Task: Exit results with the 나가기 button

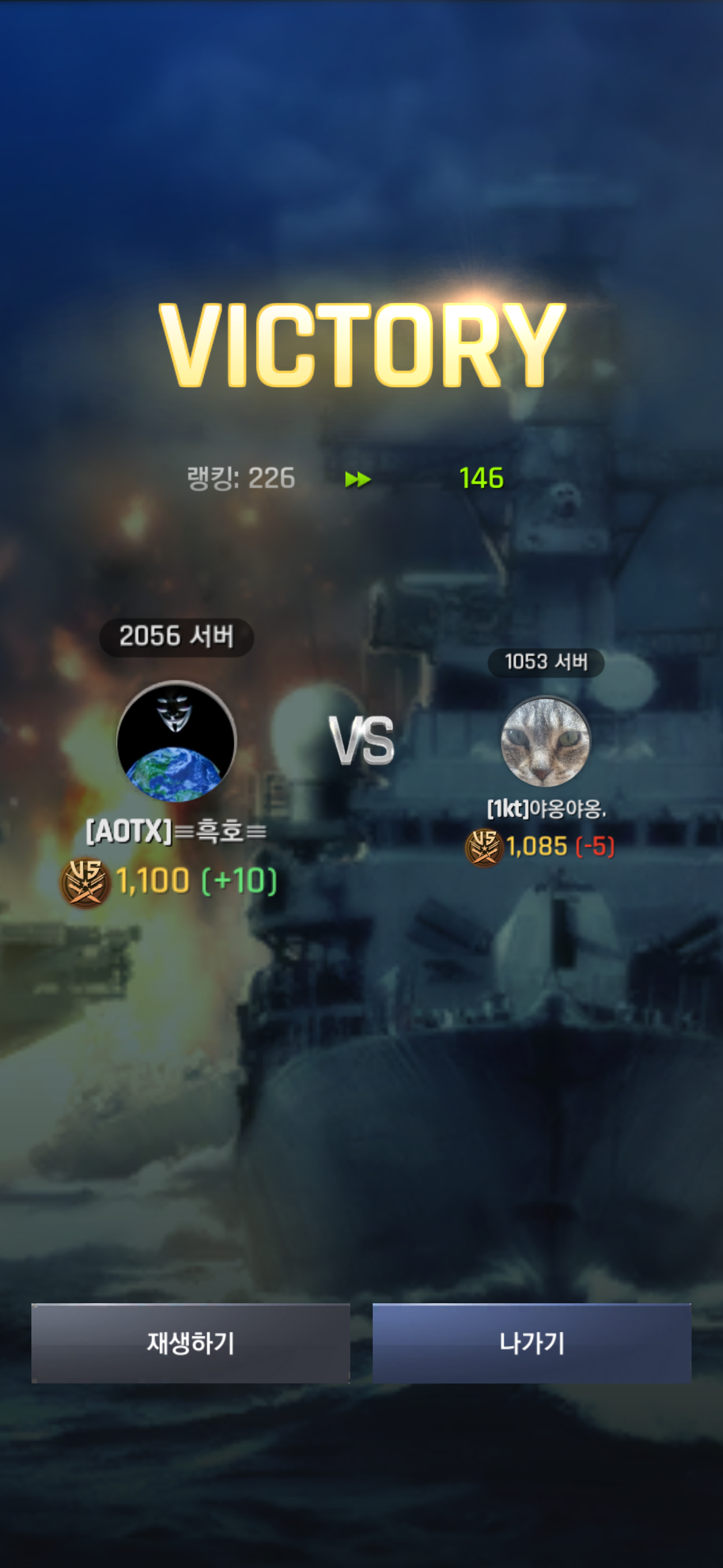Action: [531, 1343]
